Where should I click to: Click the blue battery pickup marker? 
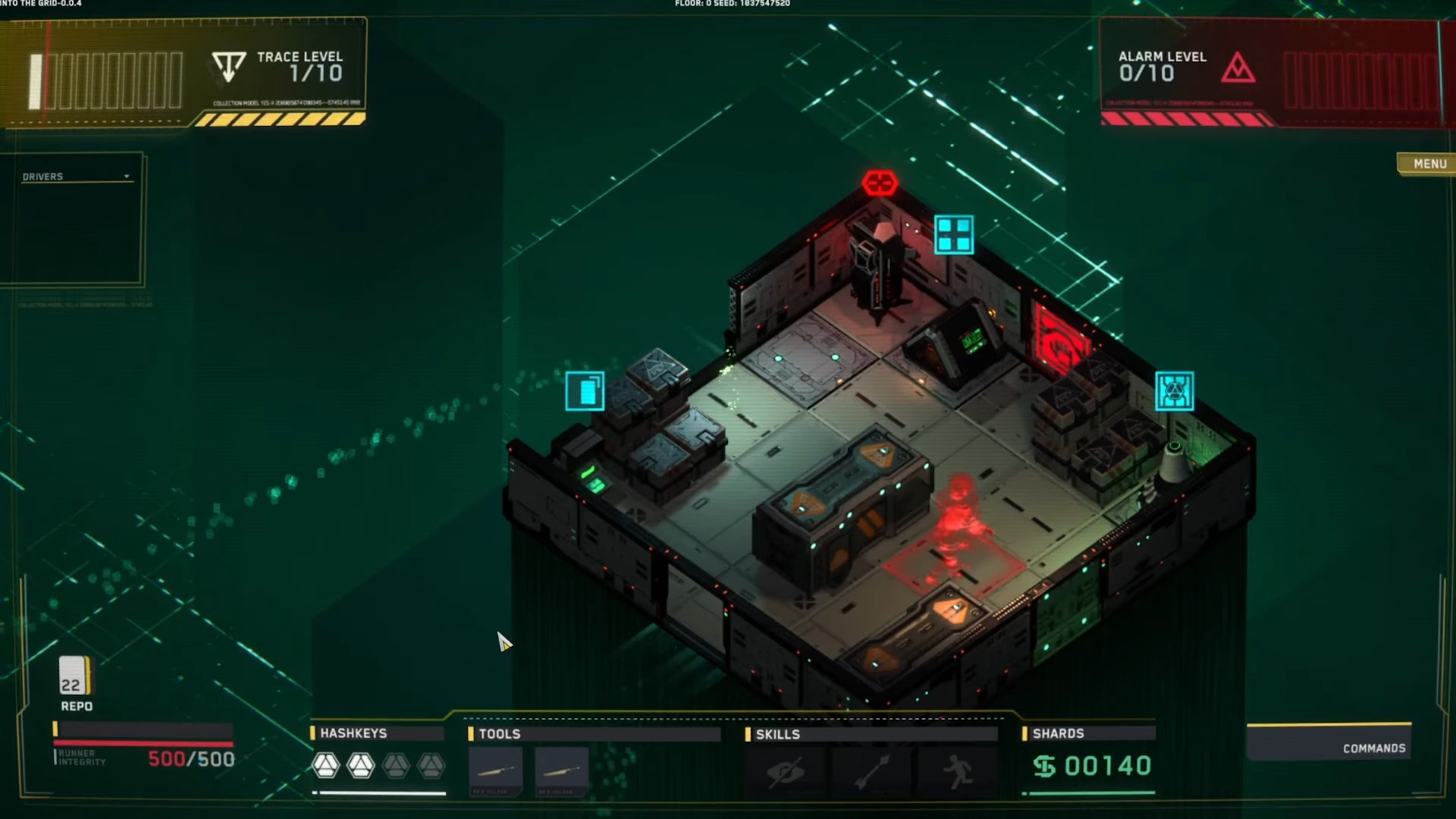[x=585, y=391]
